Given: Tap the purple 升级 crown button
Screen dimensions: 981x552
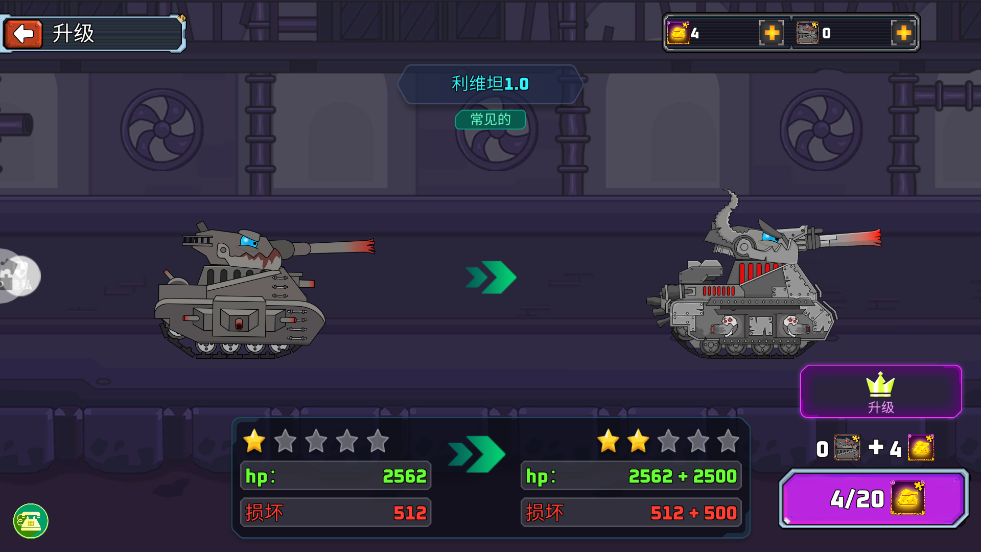Looking at the screenshot, I should click(x=880, y=391).
